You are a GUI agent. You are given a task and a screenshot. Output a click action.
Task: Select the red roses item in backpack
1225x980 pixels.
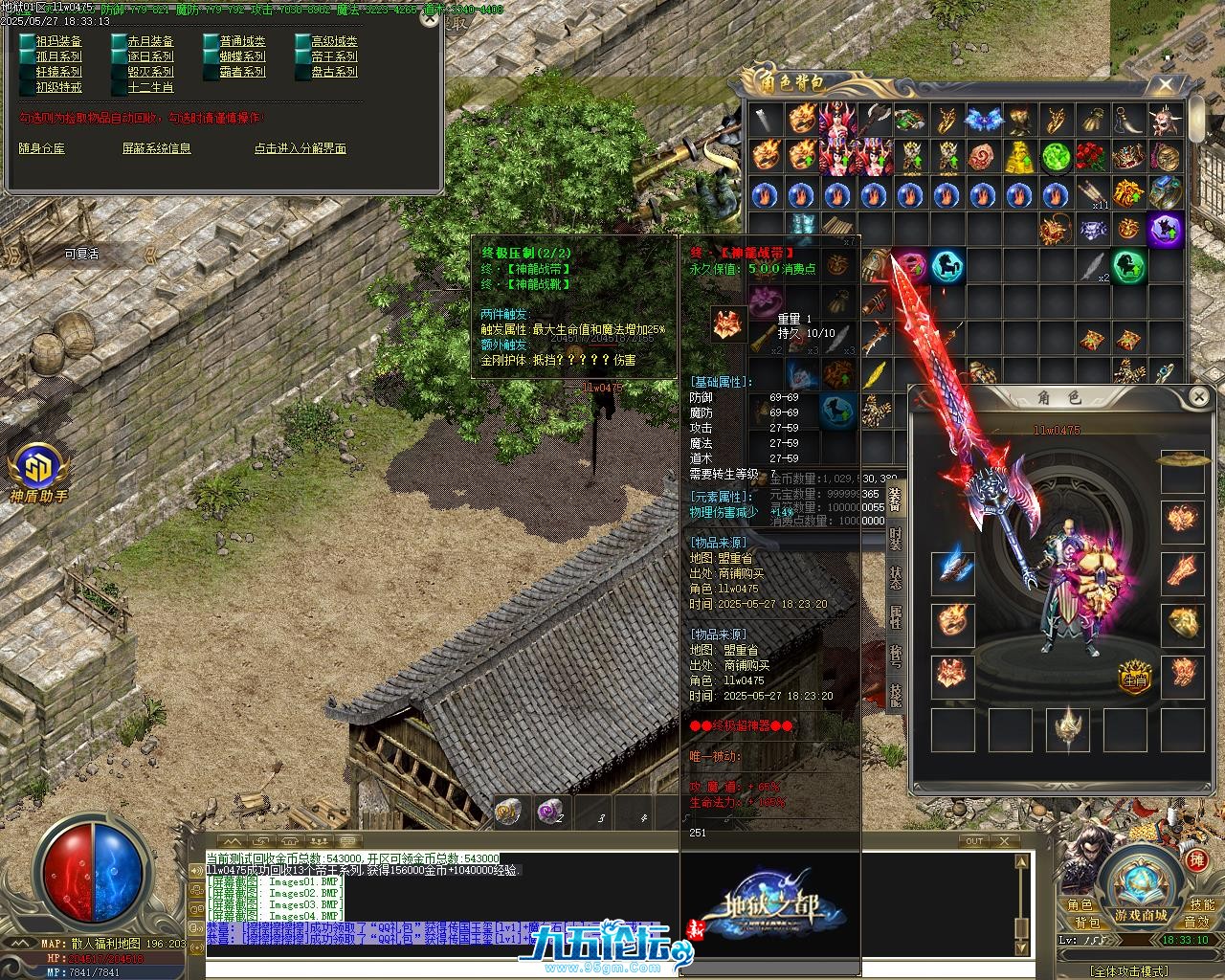[x=1091, y=155]
